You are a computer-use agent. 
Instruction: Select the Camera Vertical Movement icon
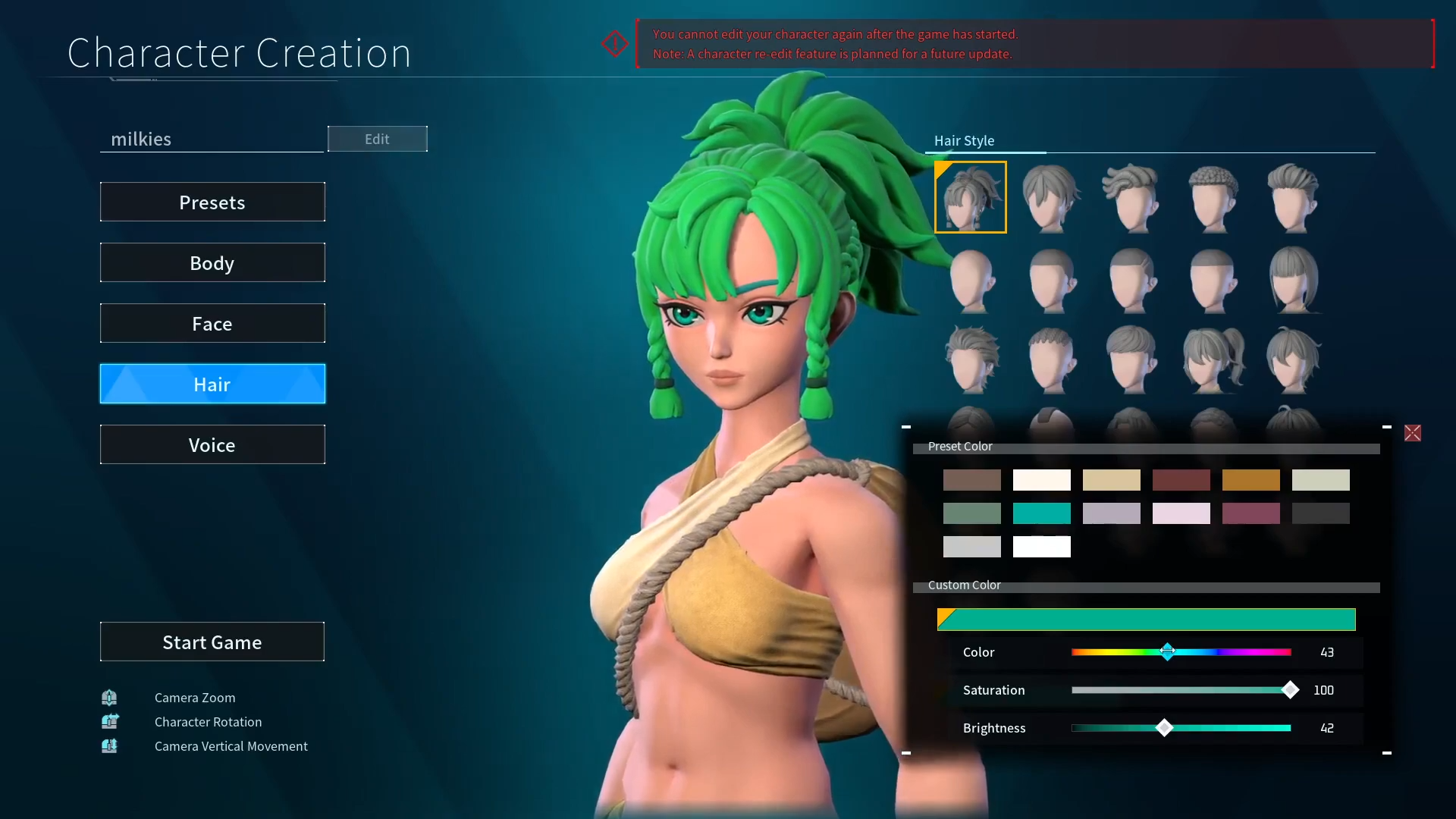pos(110,745)
